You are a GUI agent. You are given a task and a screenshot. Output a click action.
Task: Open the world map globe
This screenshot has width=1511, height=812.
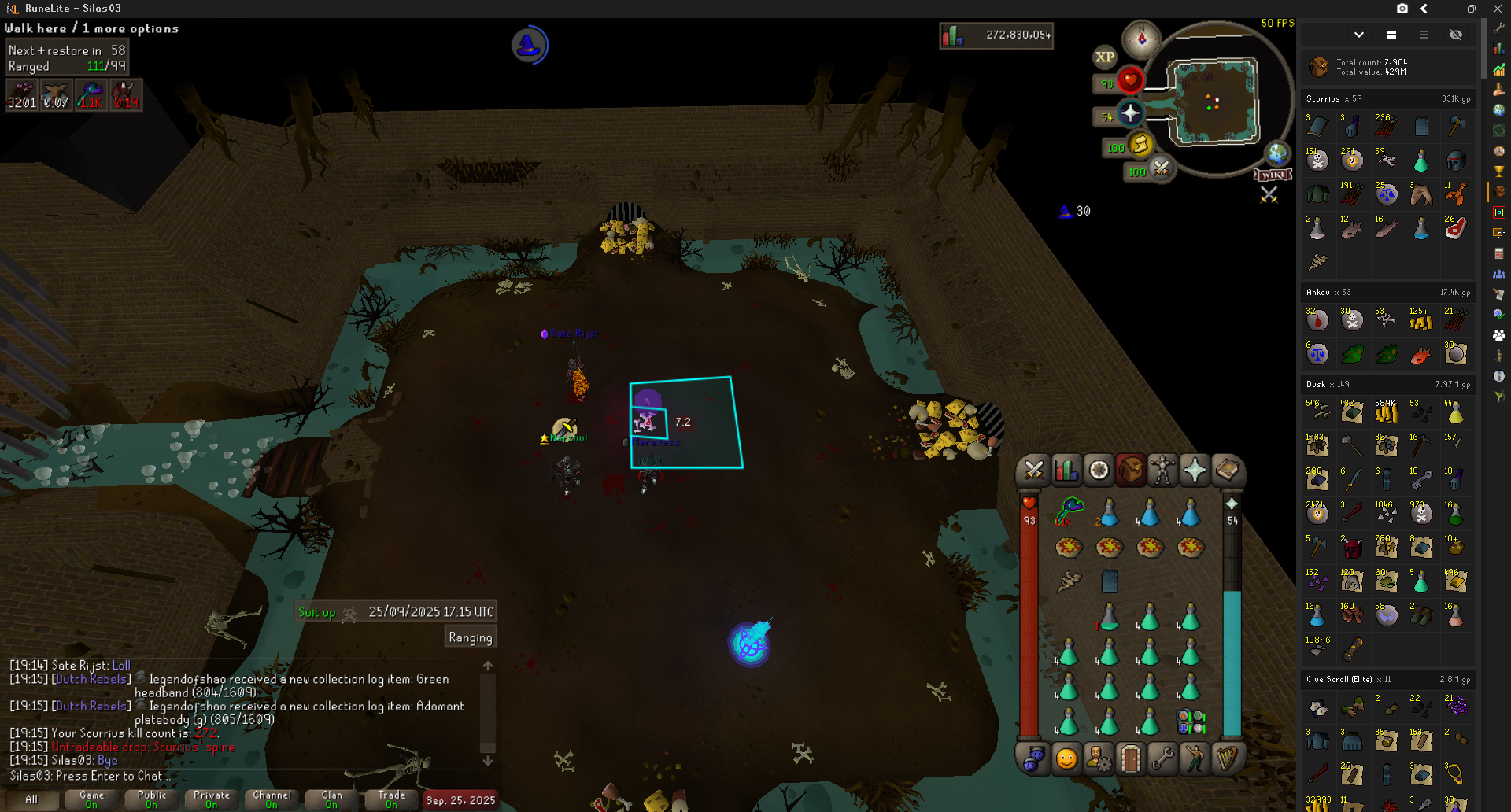tap(1276, 153)
